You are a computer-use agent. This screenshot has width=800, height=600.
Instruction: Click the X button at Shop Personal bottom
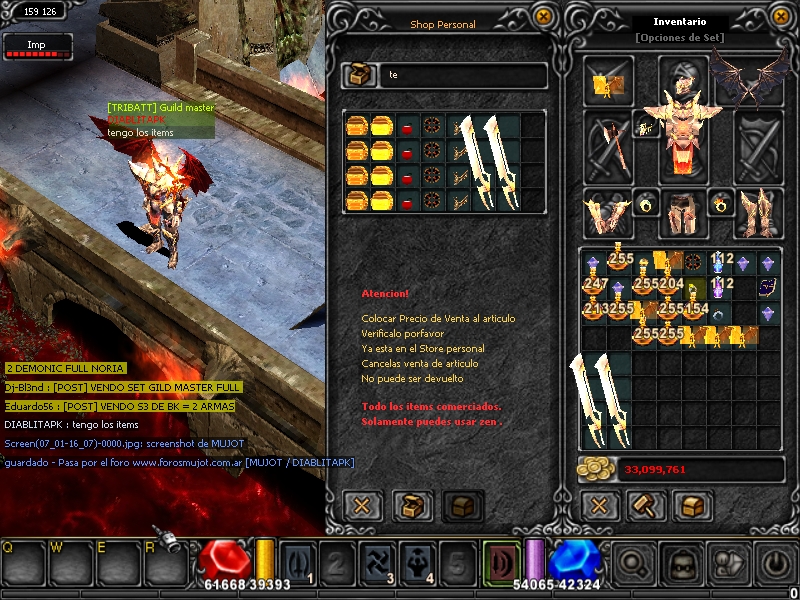click(x=361, y=505)
